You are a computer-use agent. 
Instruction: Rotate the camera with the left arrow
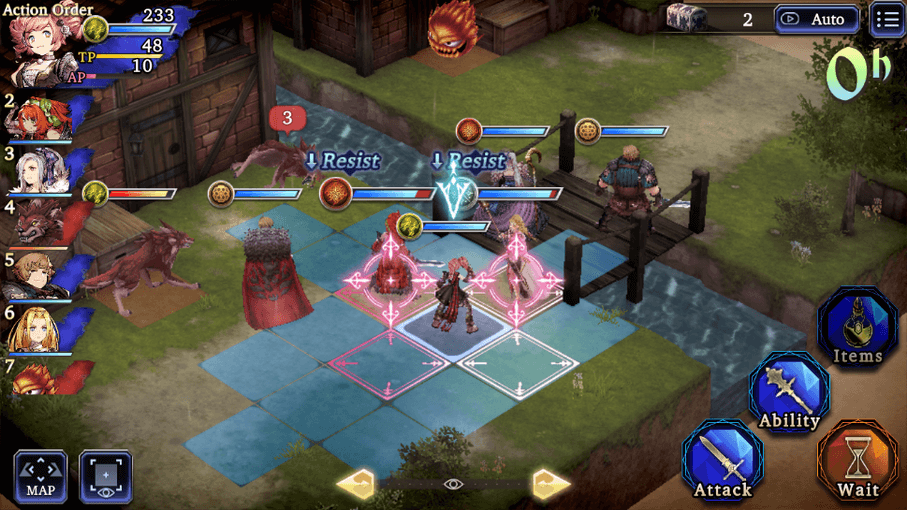pyautogui.click(x=356, y=484)
